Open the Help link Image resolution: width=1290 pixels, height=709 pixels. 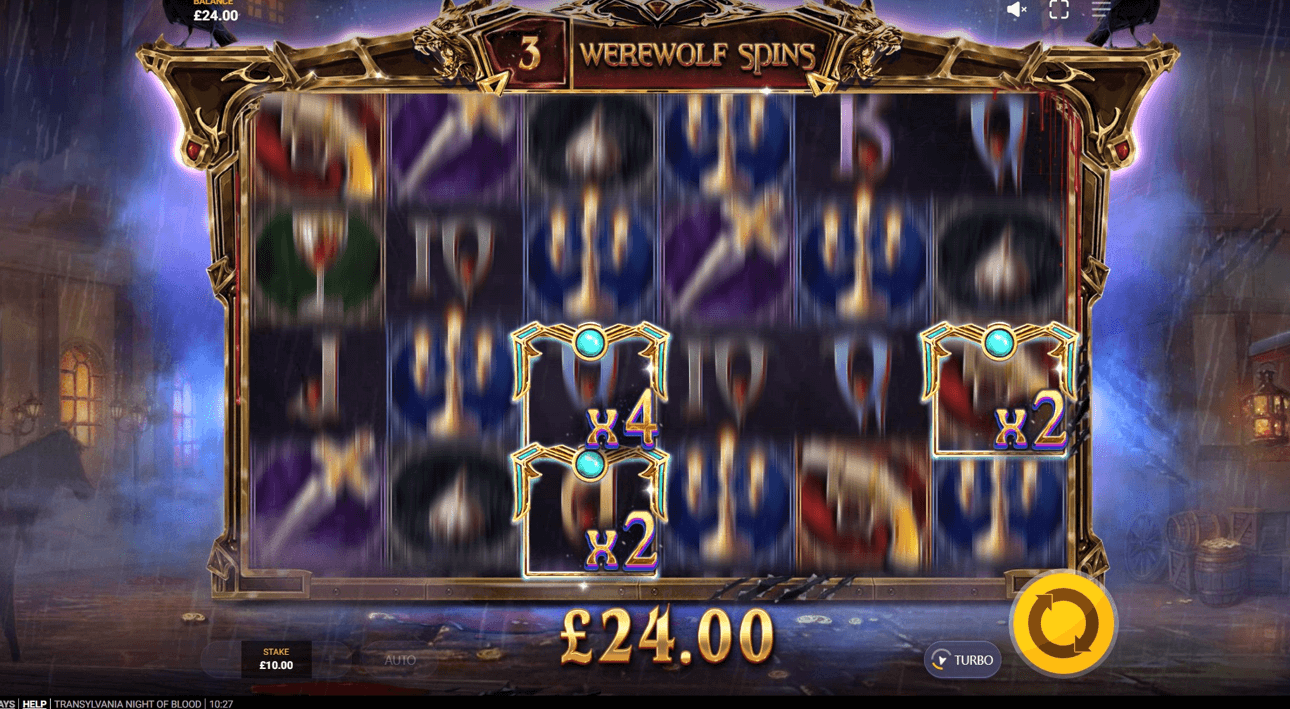[x=35, y=704]
